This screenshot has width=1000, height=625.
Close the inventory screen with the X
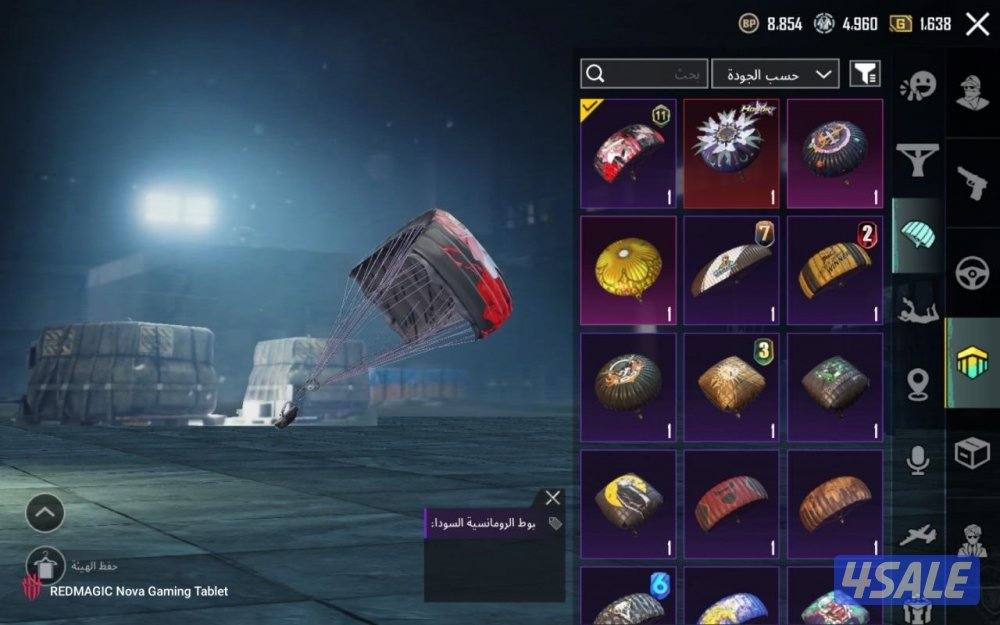point(977,24)
